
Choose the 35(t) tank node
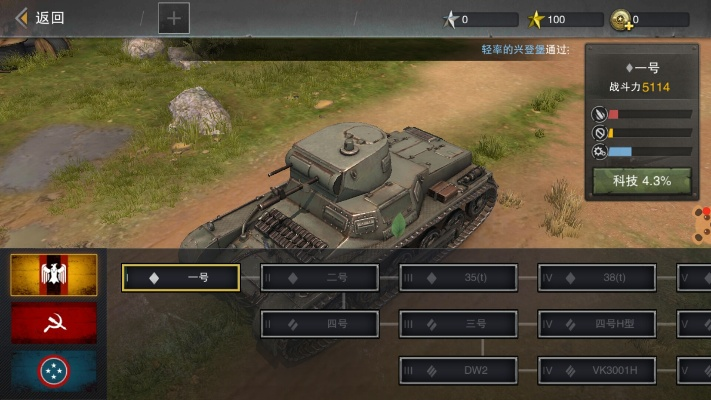coord(459,277)
